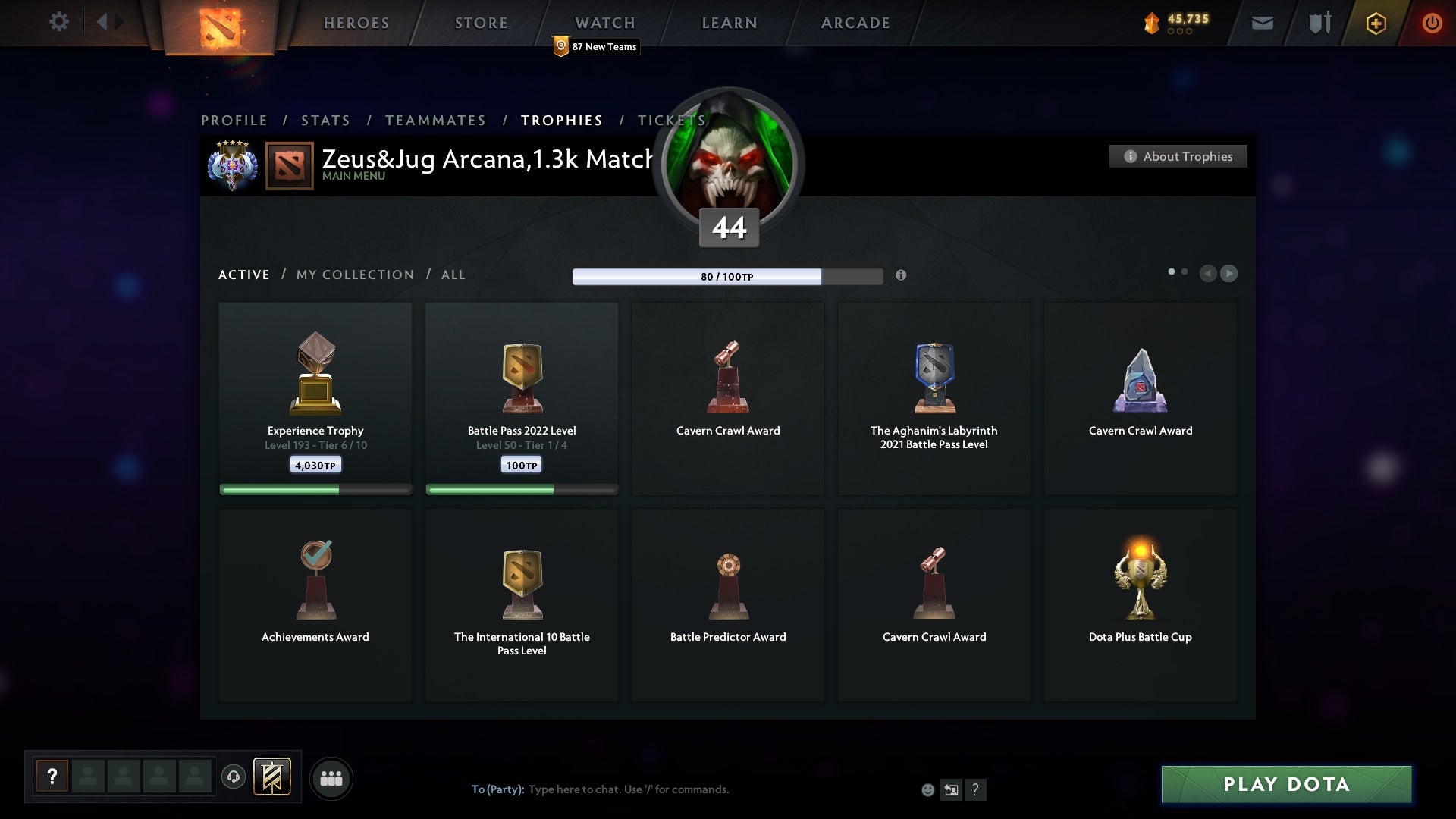Click the red power icon to exit

1432,23
